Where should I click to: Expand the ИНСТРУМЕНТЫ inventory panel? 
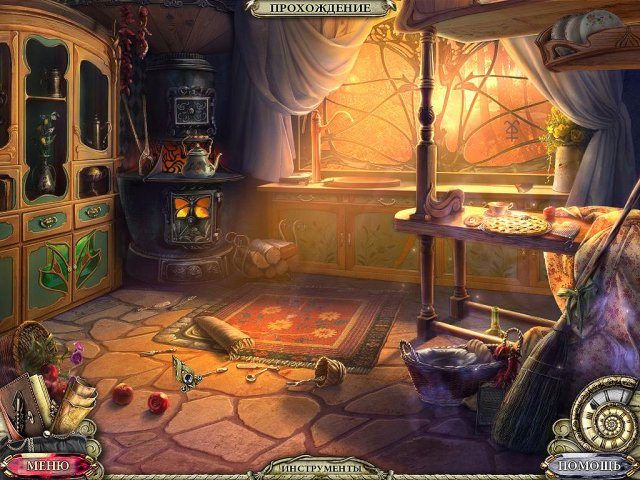320,468
